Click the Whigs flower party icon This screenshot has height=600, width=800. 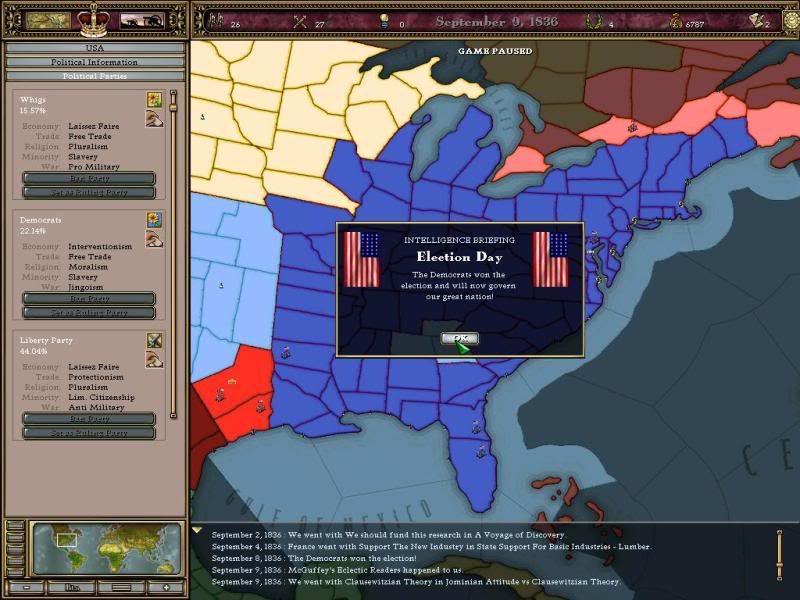154,99
